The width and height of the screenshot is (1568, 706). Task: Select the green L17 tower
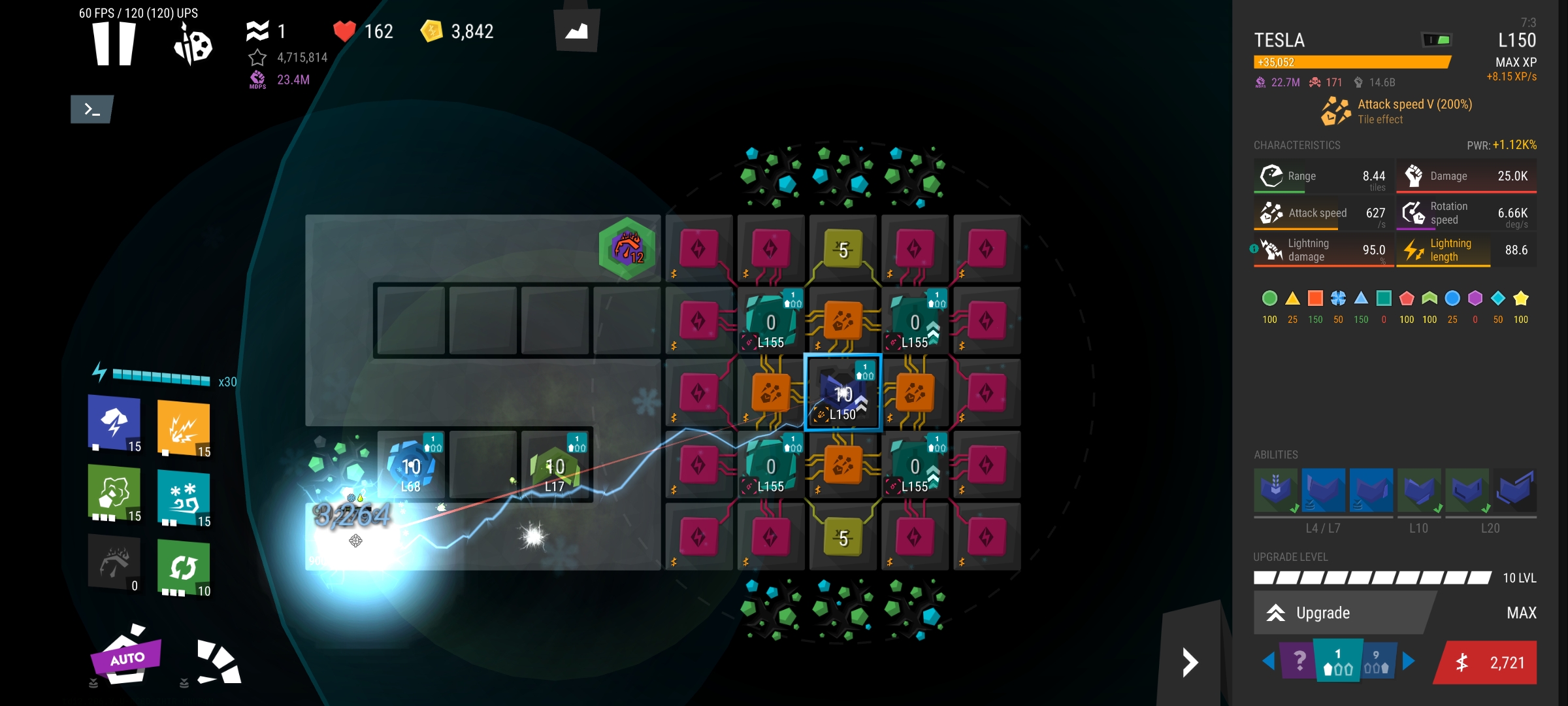click(x=555, y=467)
